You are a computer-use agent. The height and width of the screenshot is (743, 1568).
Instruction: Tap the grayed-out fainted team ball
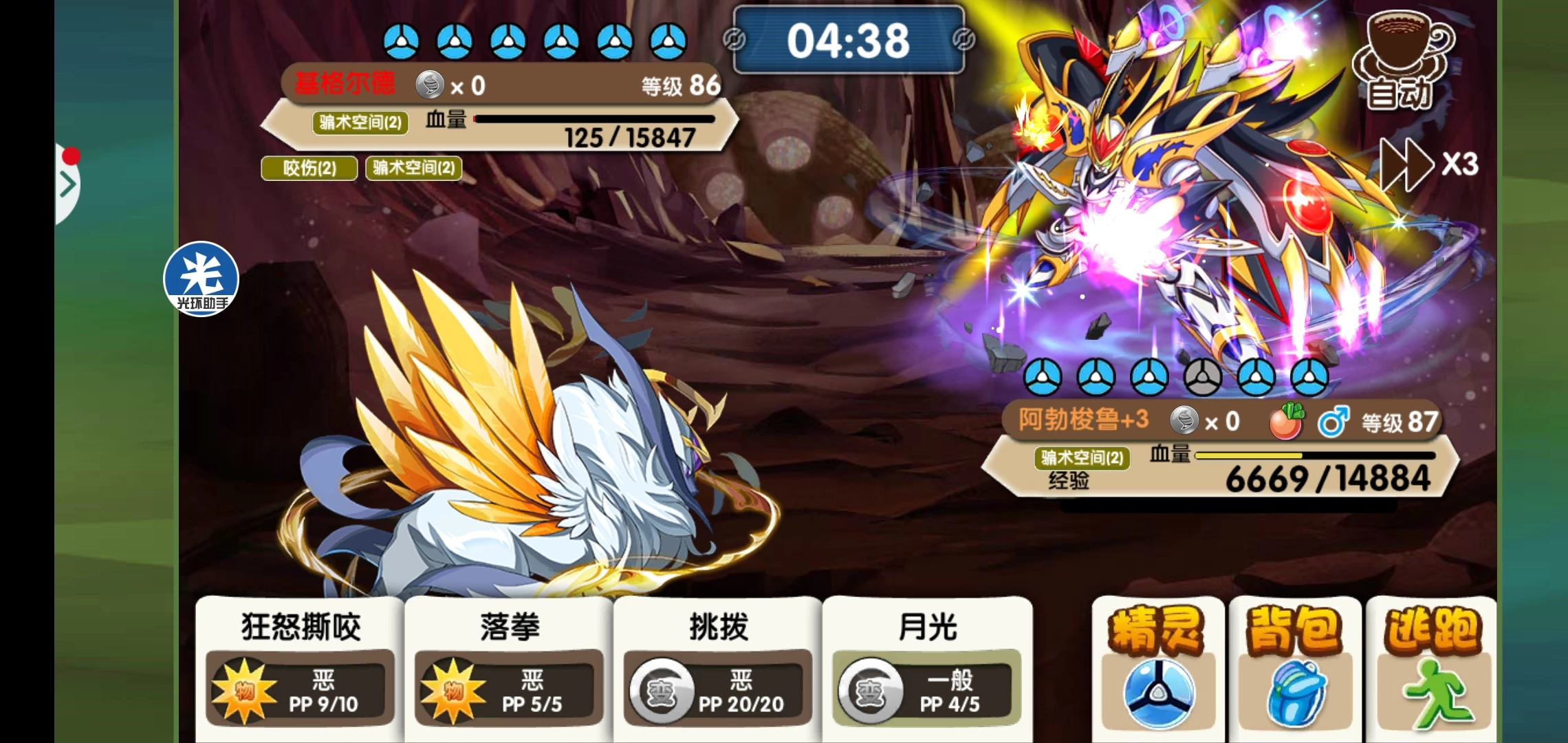click(x=1203, y=377)
